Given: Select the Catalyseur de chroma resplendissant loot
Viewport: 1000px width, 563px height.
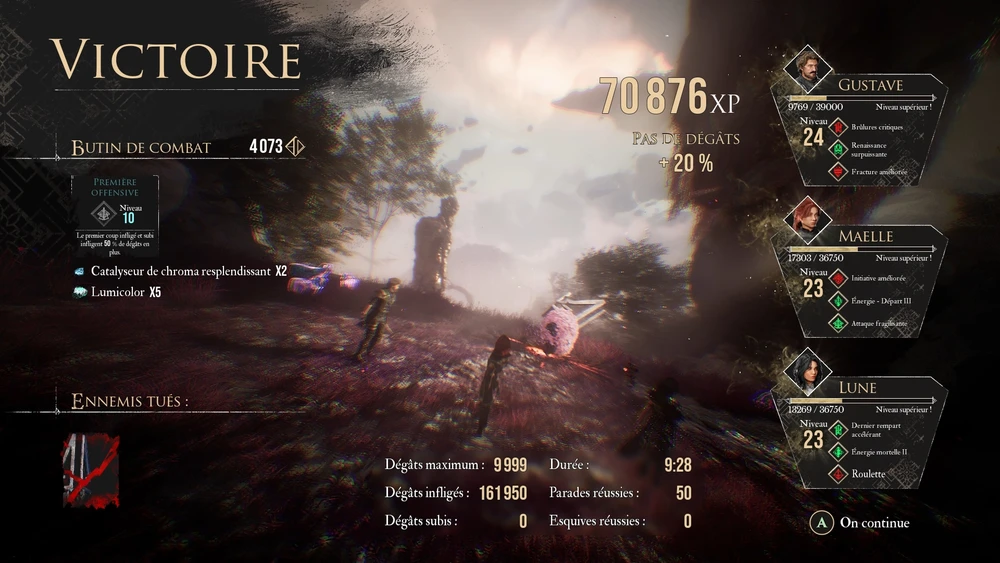Looking at the screenshot, I should pos(181,271).
